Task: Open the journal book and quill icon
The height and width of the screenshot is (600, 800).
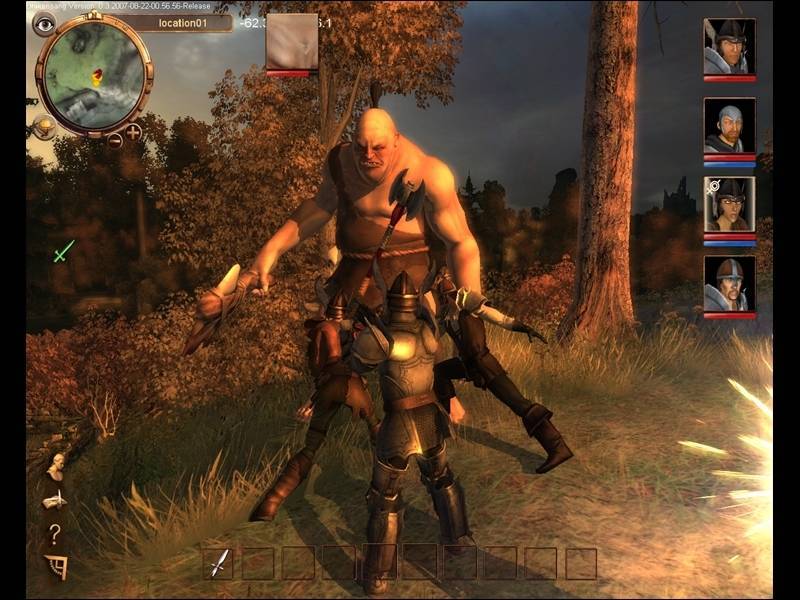Action: tap(55, 499)
